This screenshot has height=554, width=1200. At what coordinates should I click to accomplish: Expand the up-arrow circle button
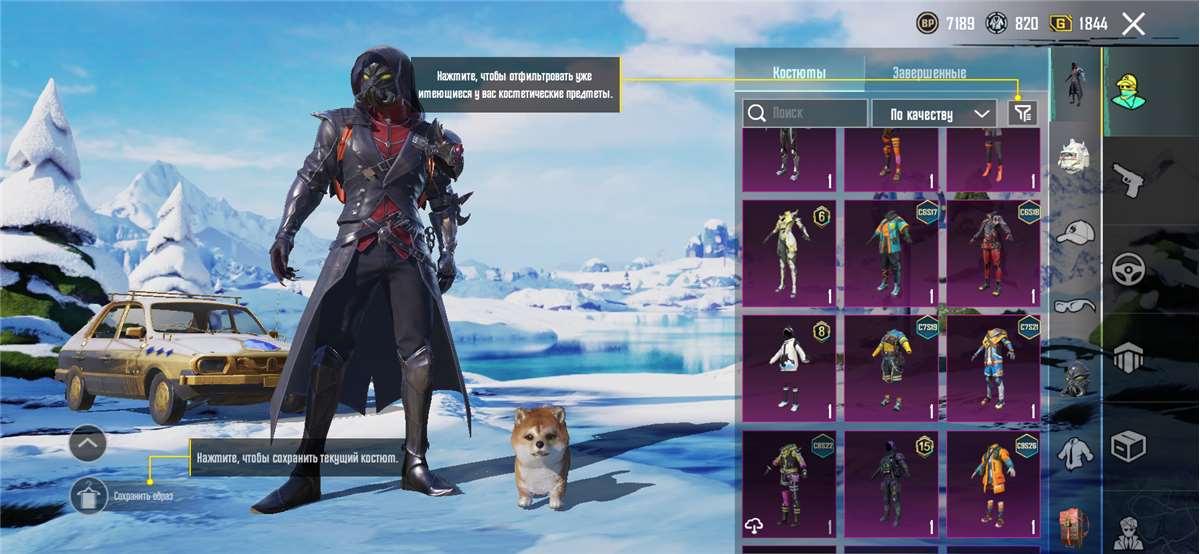pyautogui.click(x=88, y=442)
